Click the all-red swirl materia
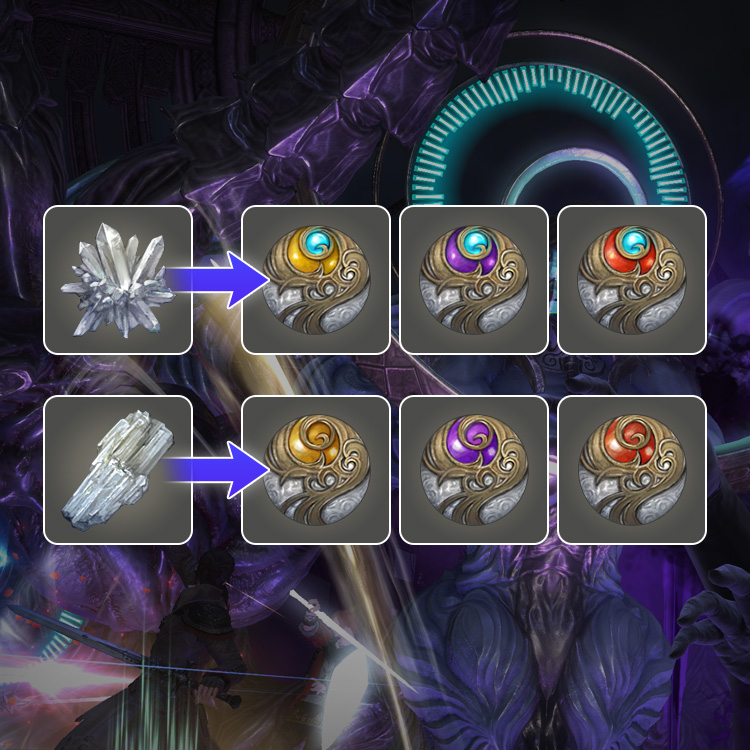 click(630, 469)
